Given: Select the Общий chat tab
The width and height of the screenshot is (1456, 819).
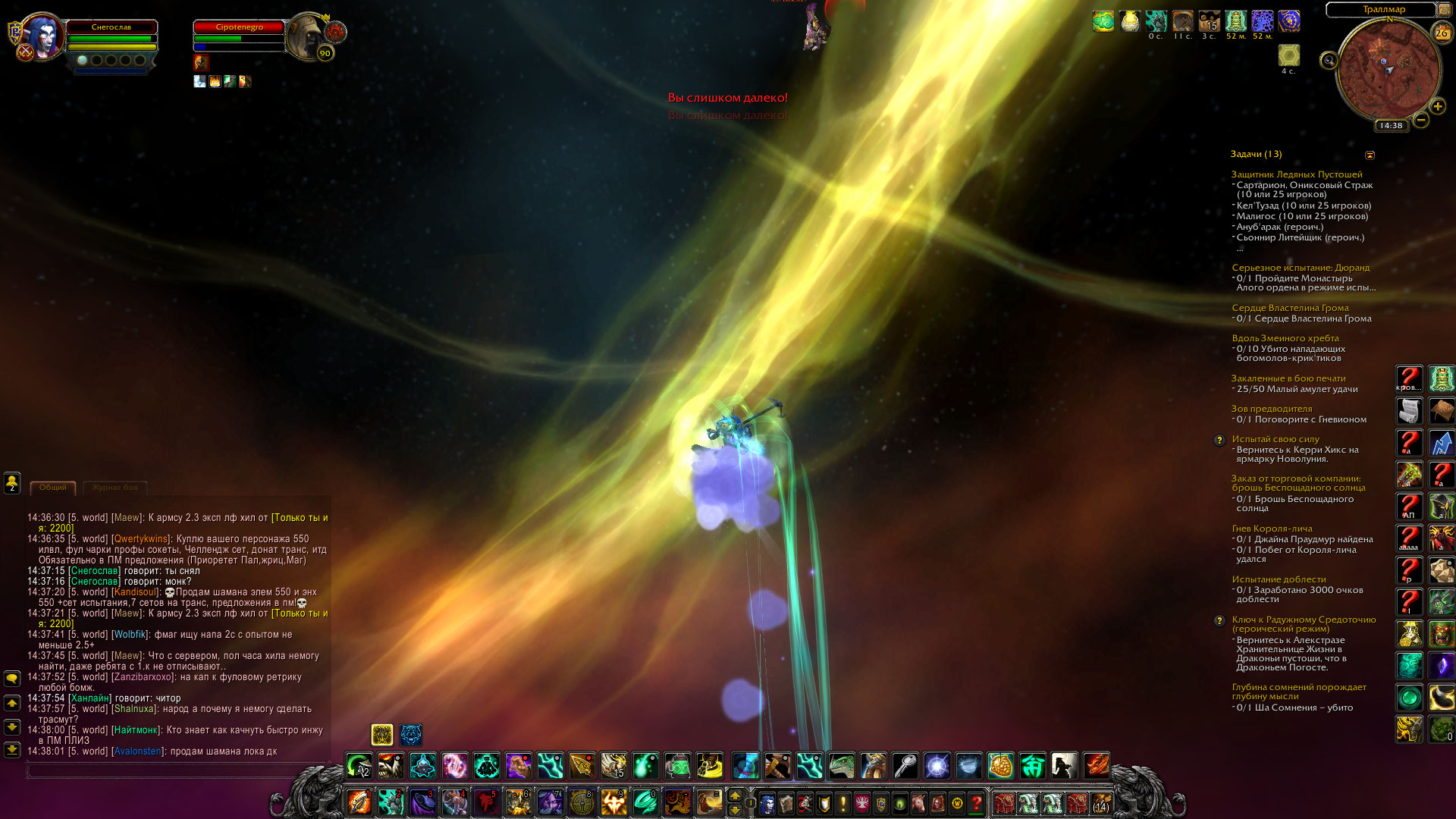Looking at the screenshot, I should click(x=53, y=488).
